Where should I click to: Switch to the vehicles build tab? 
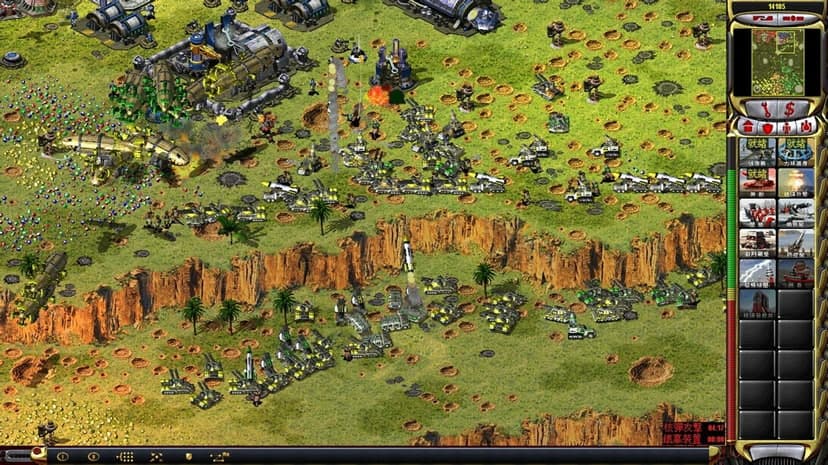coord(807,127)
